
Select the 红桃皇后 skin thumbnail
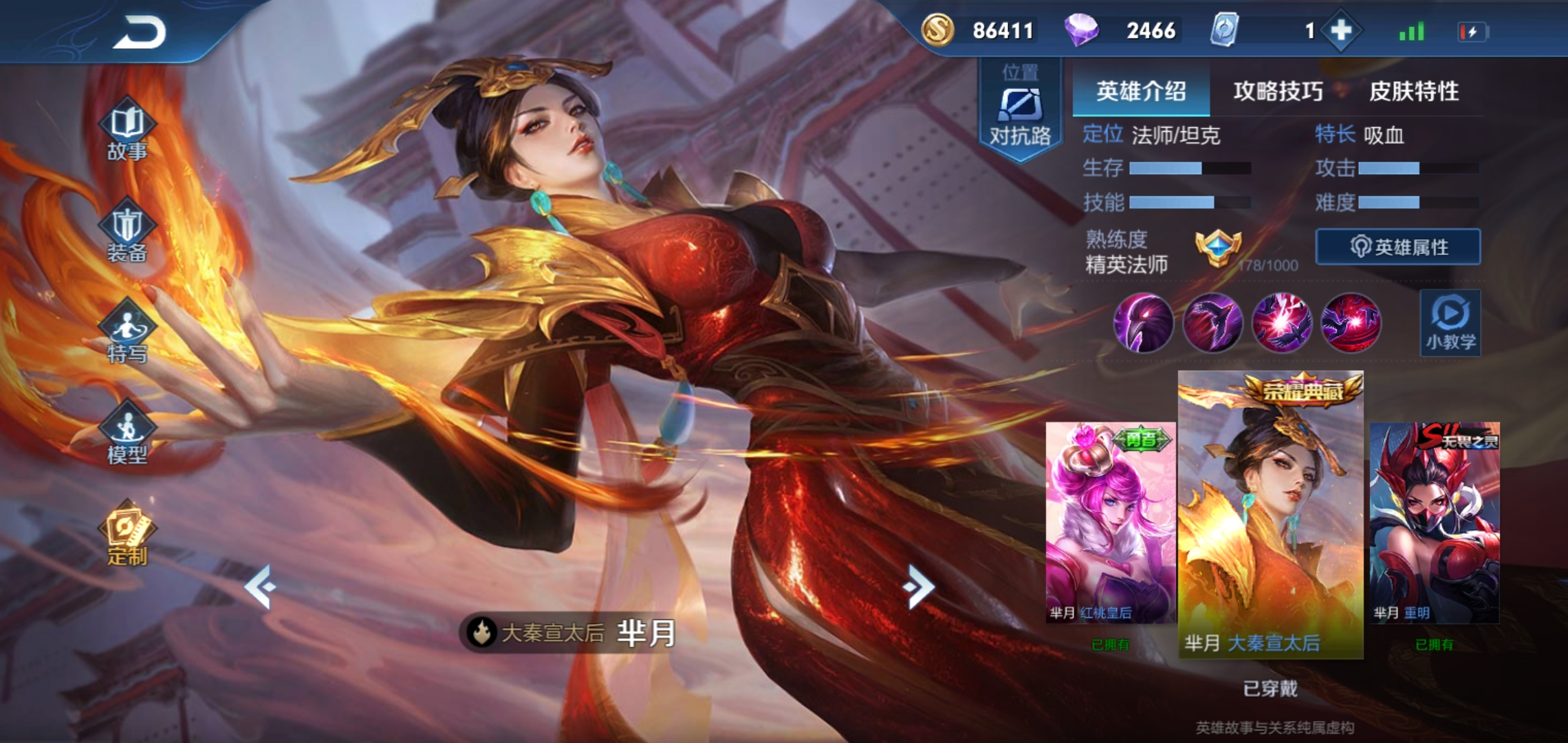tap(1110, 523)
